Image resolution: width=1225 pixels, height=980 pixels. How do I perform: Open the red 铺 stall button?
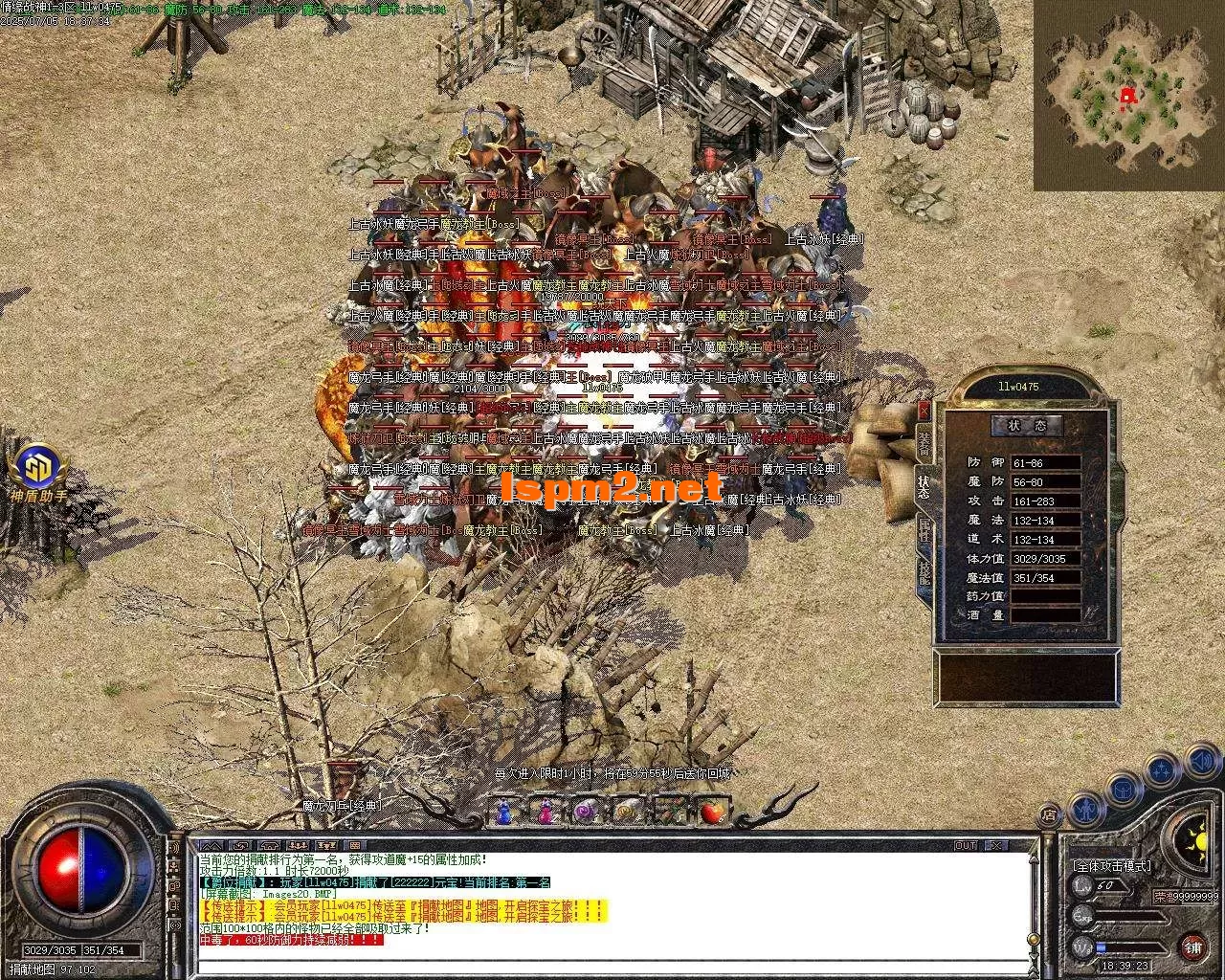(1192, 947)
